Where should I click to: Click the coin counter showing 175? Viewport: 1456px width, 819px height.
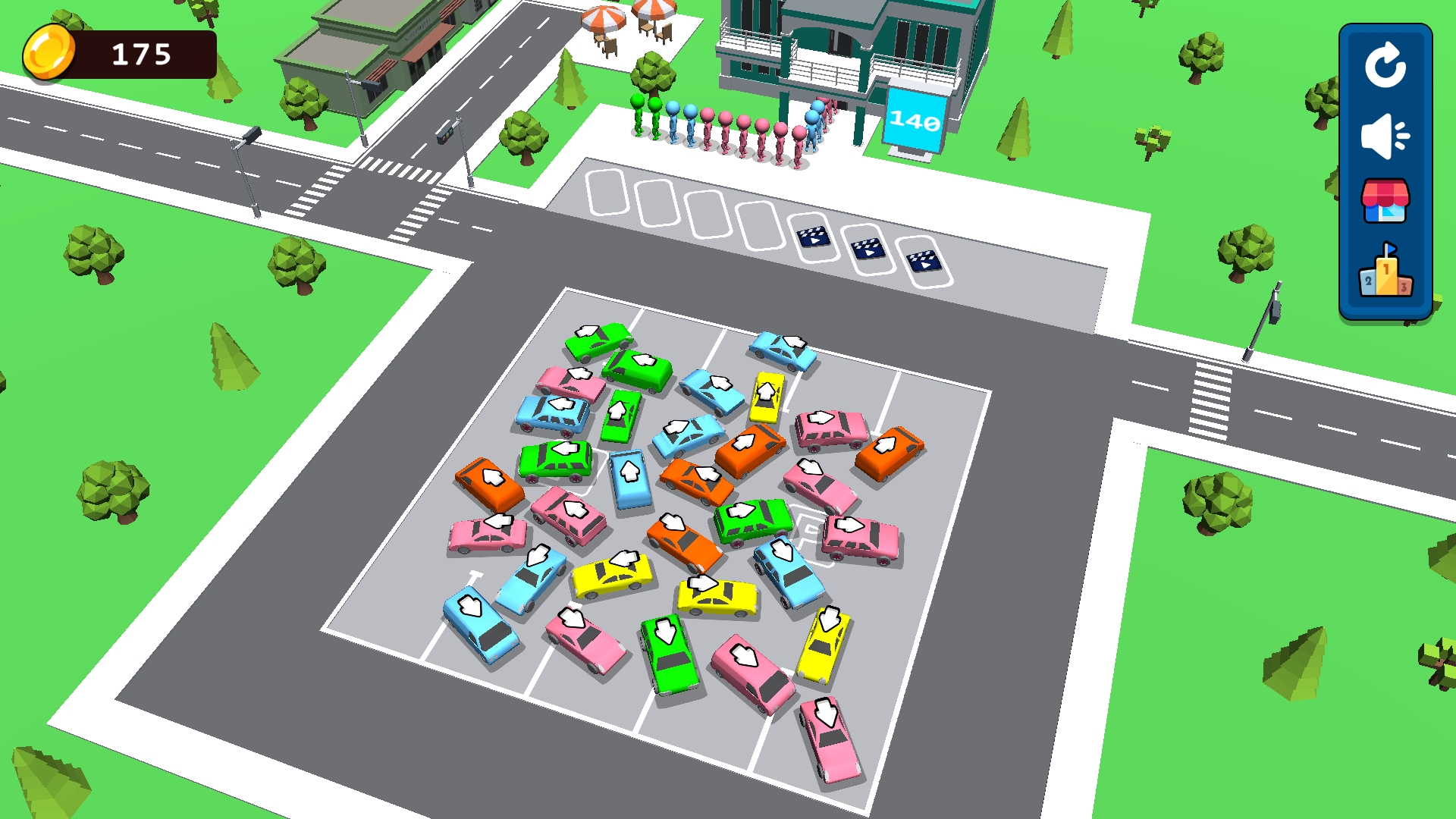tap(140, 53)
